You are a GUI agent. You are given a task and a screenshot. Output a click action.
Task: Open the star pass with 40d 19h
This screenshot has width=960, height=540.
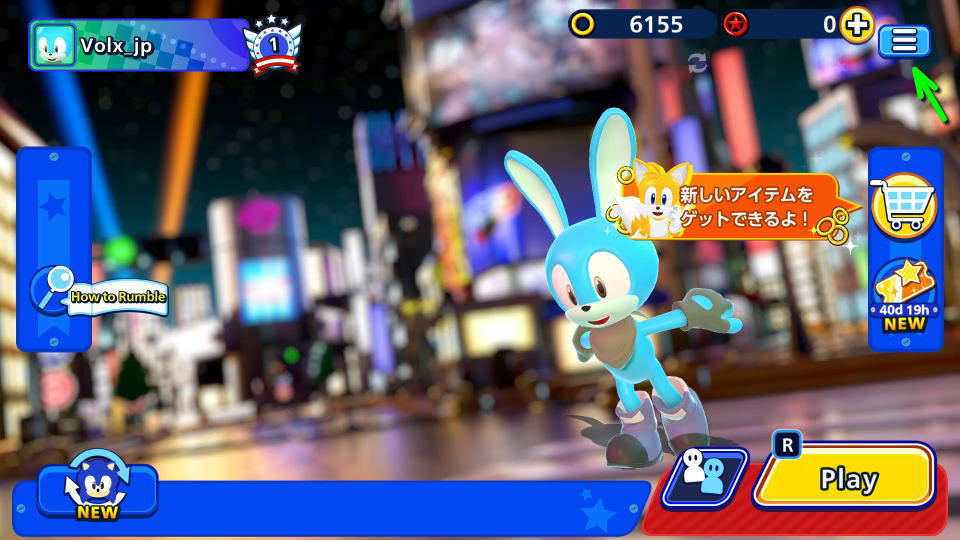(904, 296)
